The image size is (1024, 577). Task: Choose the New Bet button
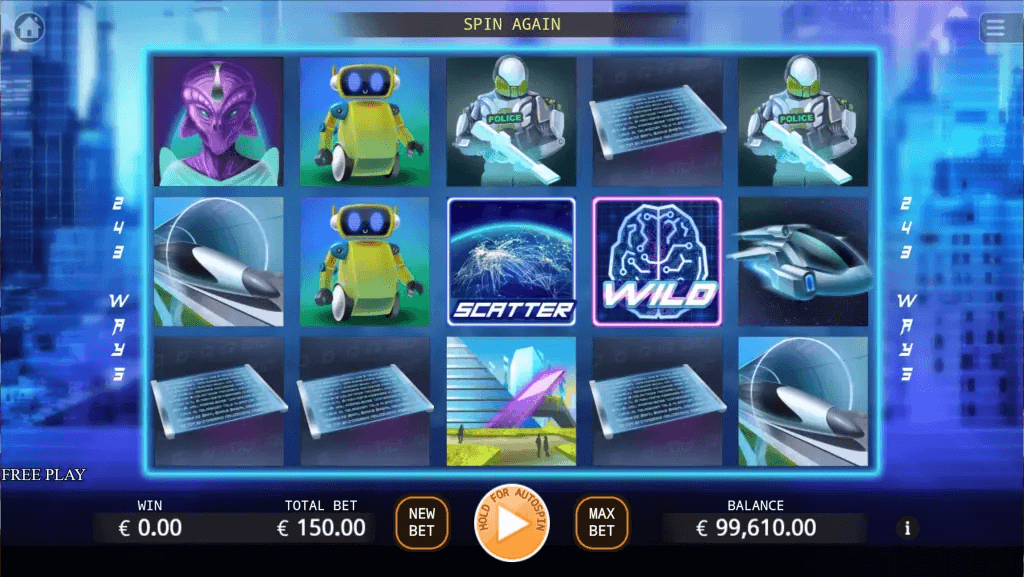point(422,523)
